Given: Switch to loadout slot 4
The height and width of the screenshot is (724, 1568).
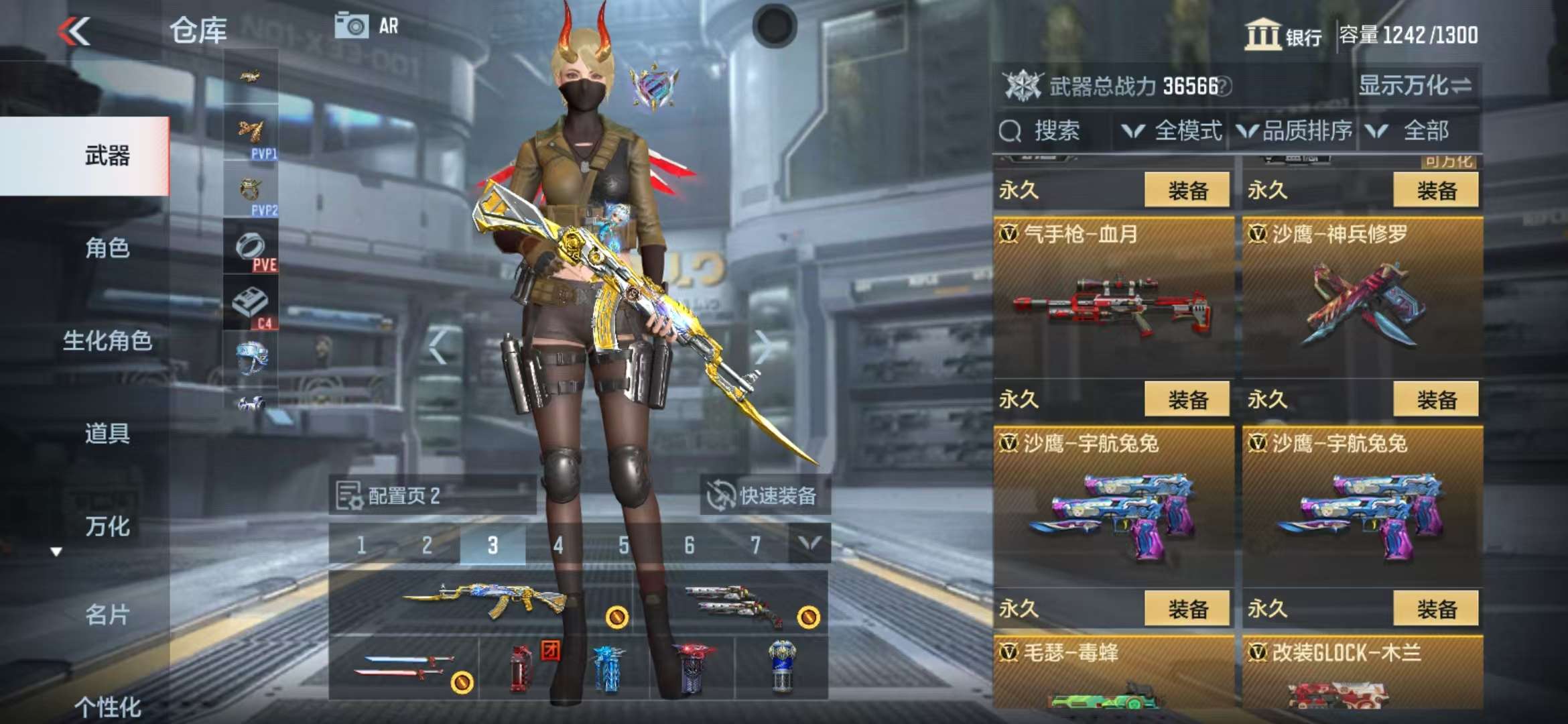Looking at the screenshot, I should (x=558, y=545).
